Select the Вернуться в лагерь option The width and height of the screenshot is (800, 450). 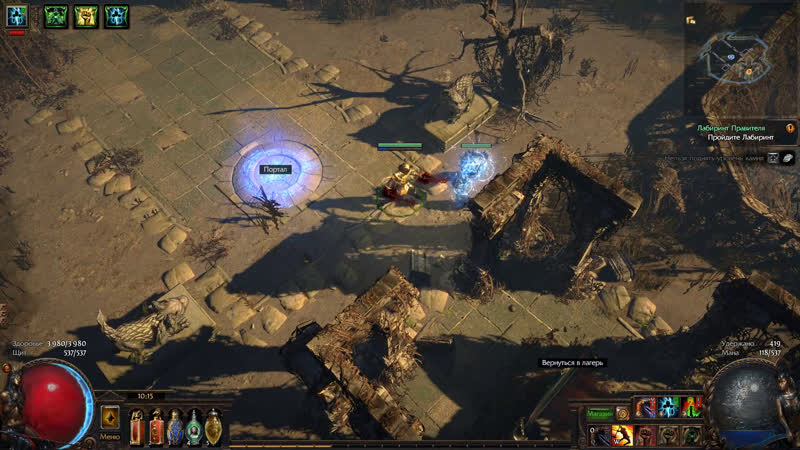(573, 362)
